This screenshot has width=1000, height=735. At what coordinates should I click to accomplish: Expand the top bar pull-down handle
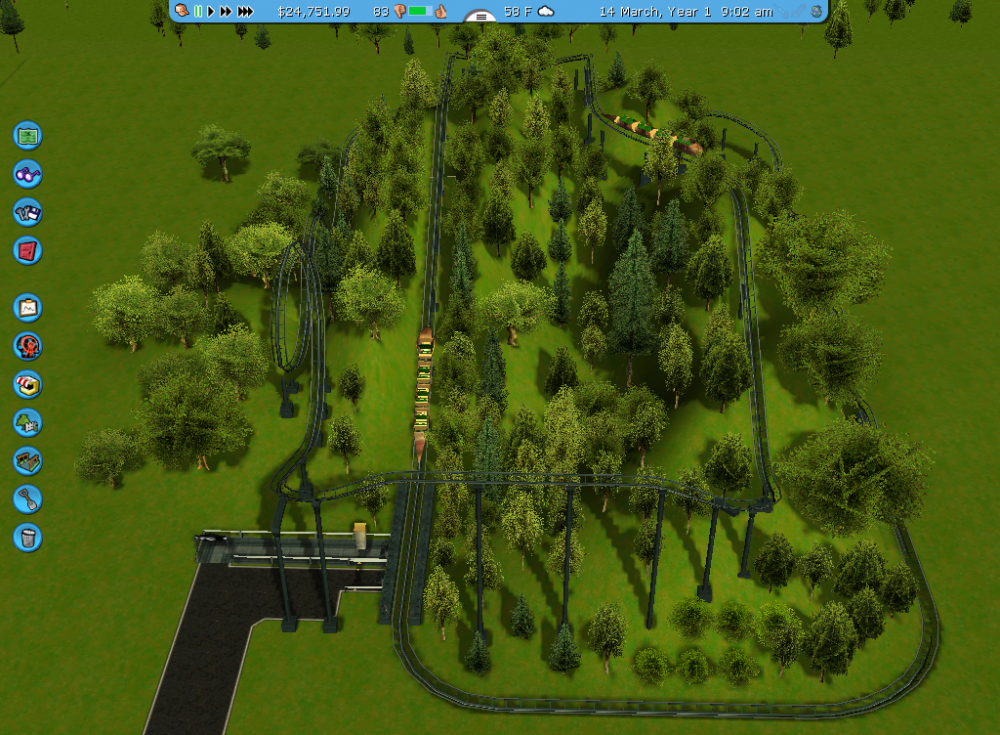pyautogui.click(x=481, y=17)
